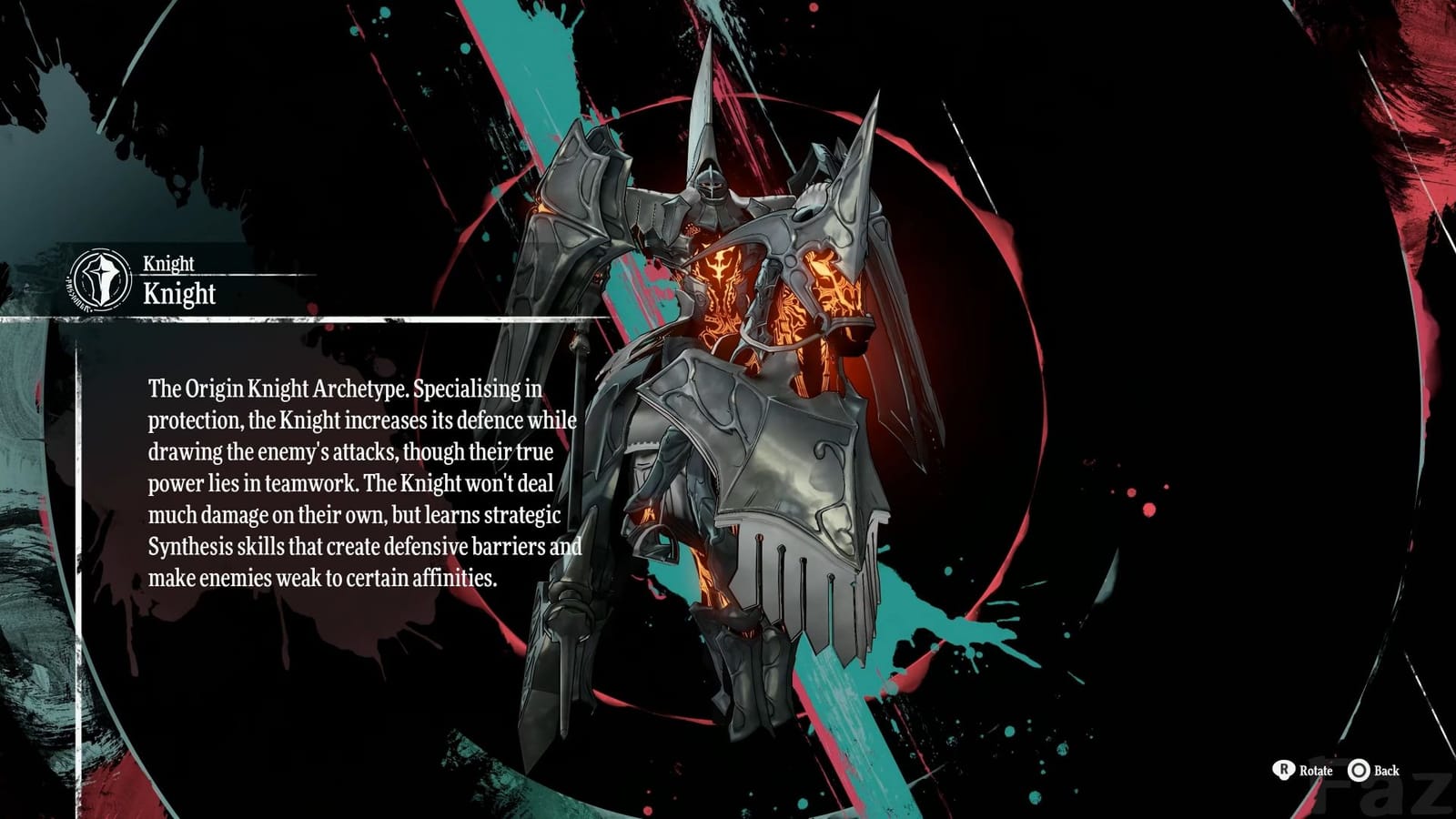Click the larger Knight title text

[x=179, y=295]
